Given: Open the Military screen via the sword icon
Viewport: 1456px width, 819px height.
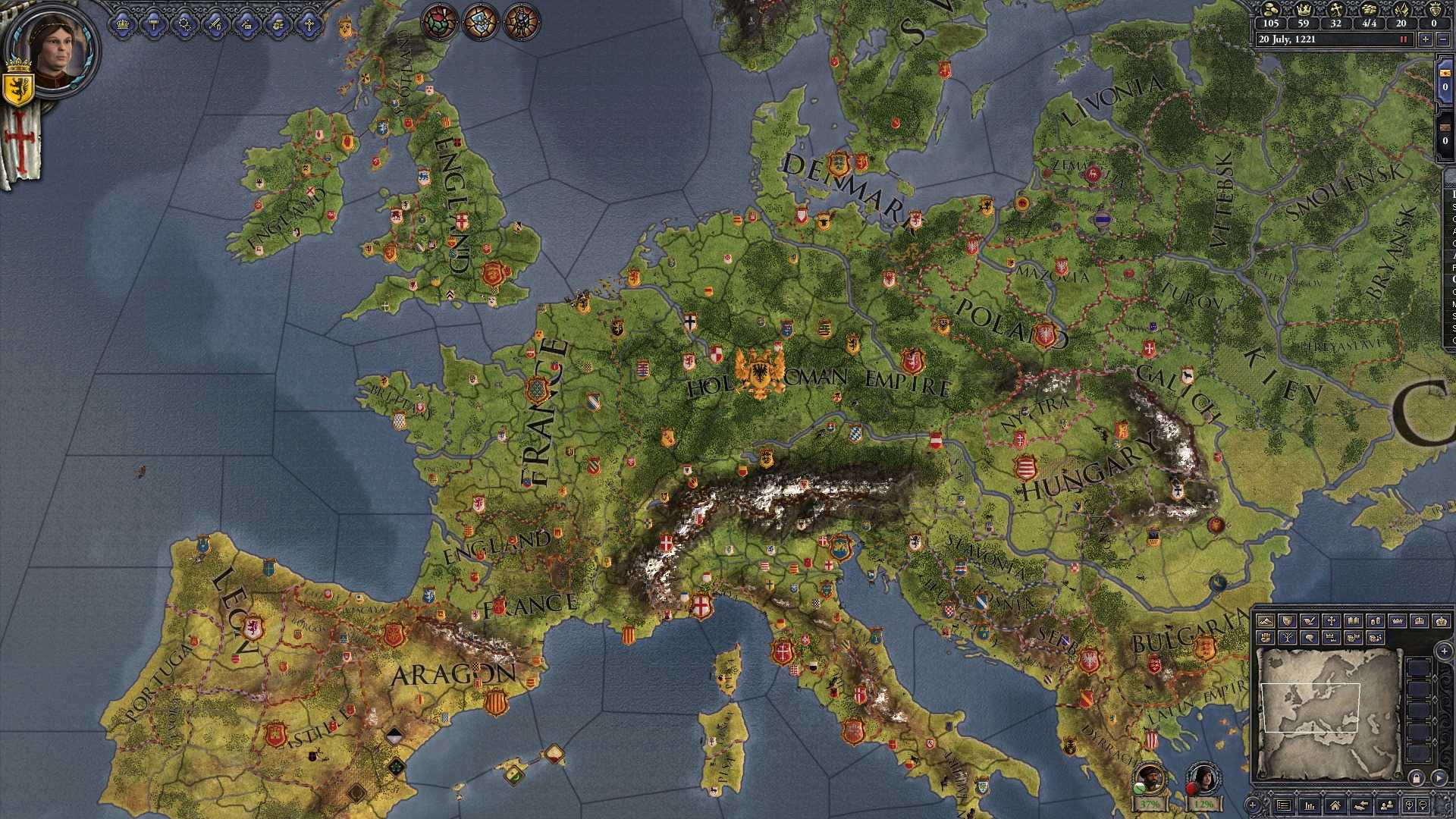Looking at the screenshot, I should coord(215,24).
